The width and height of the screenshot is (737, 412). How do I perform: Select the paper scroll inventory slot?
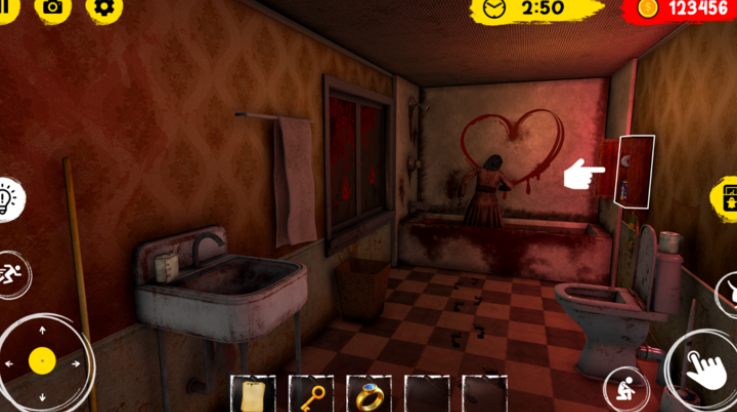[252, 394]
